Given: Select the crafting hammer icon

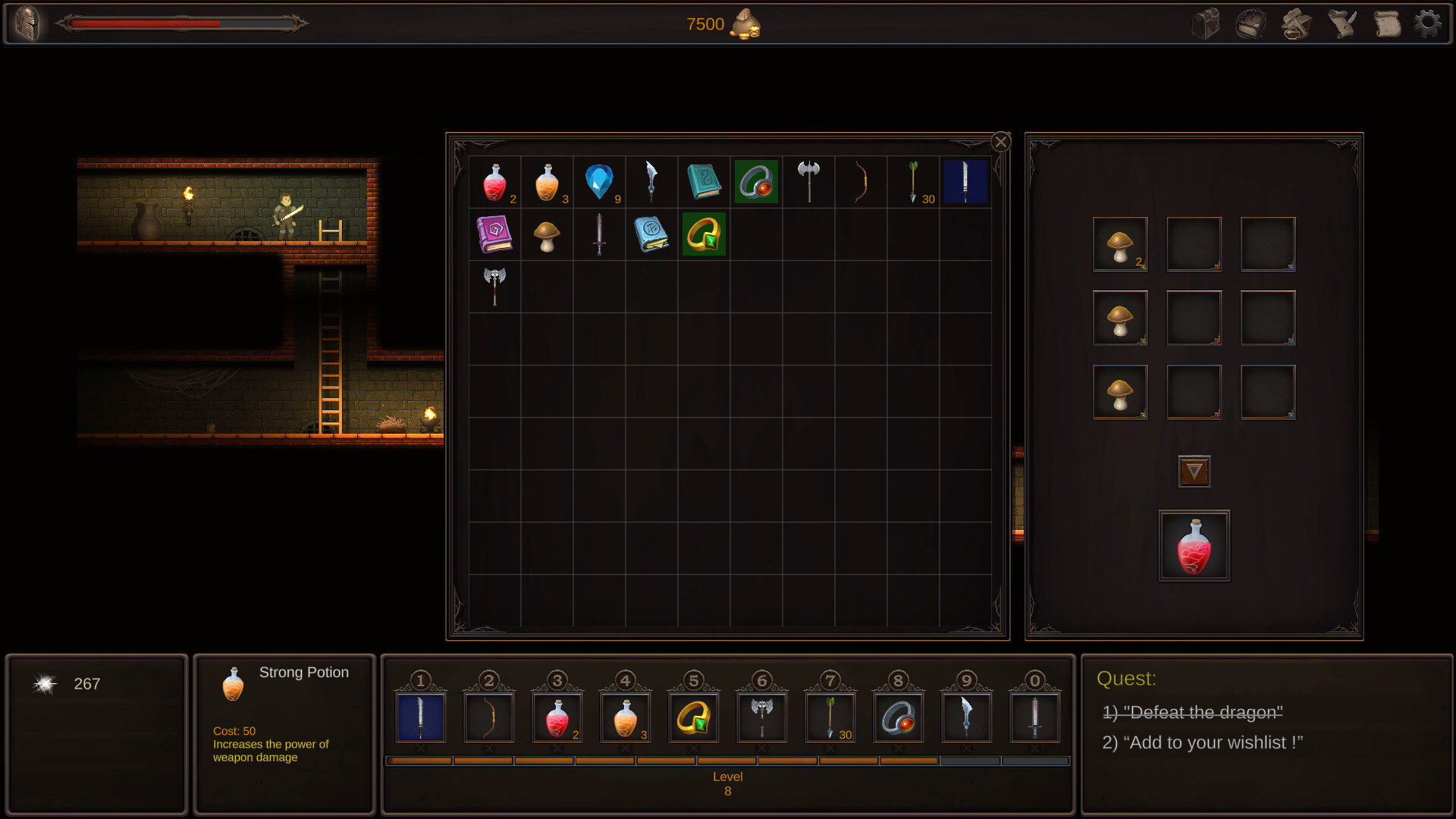Looking at the screenshot, I should tap(1296, 23).
